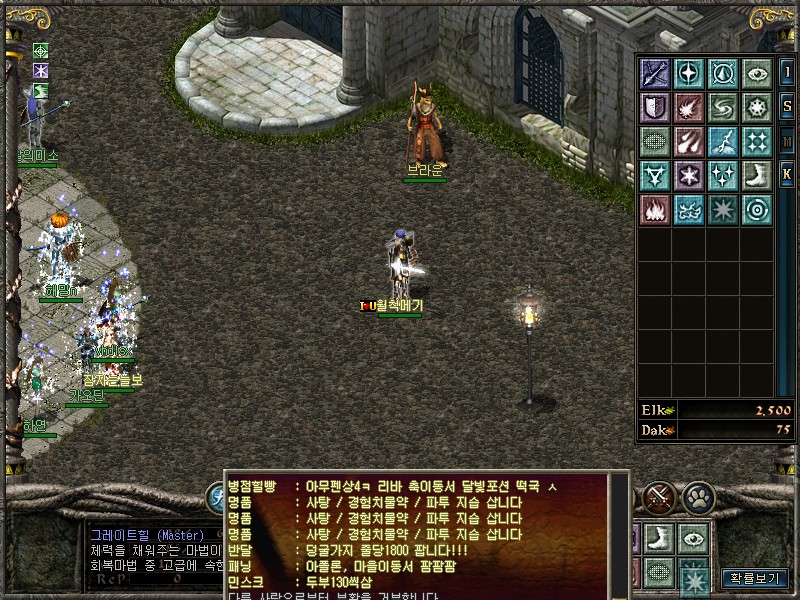Image resolution: width=800 pixels, height=600 pixels.
Task: Choose the snowflake hexagon spell
Action: (689, 175)
